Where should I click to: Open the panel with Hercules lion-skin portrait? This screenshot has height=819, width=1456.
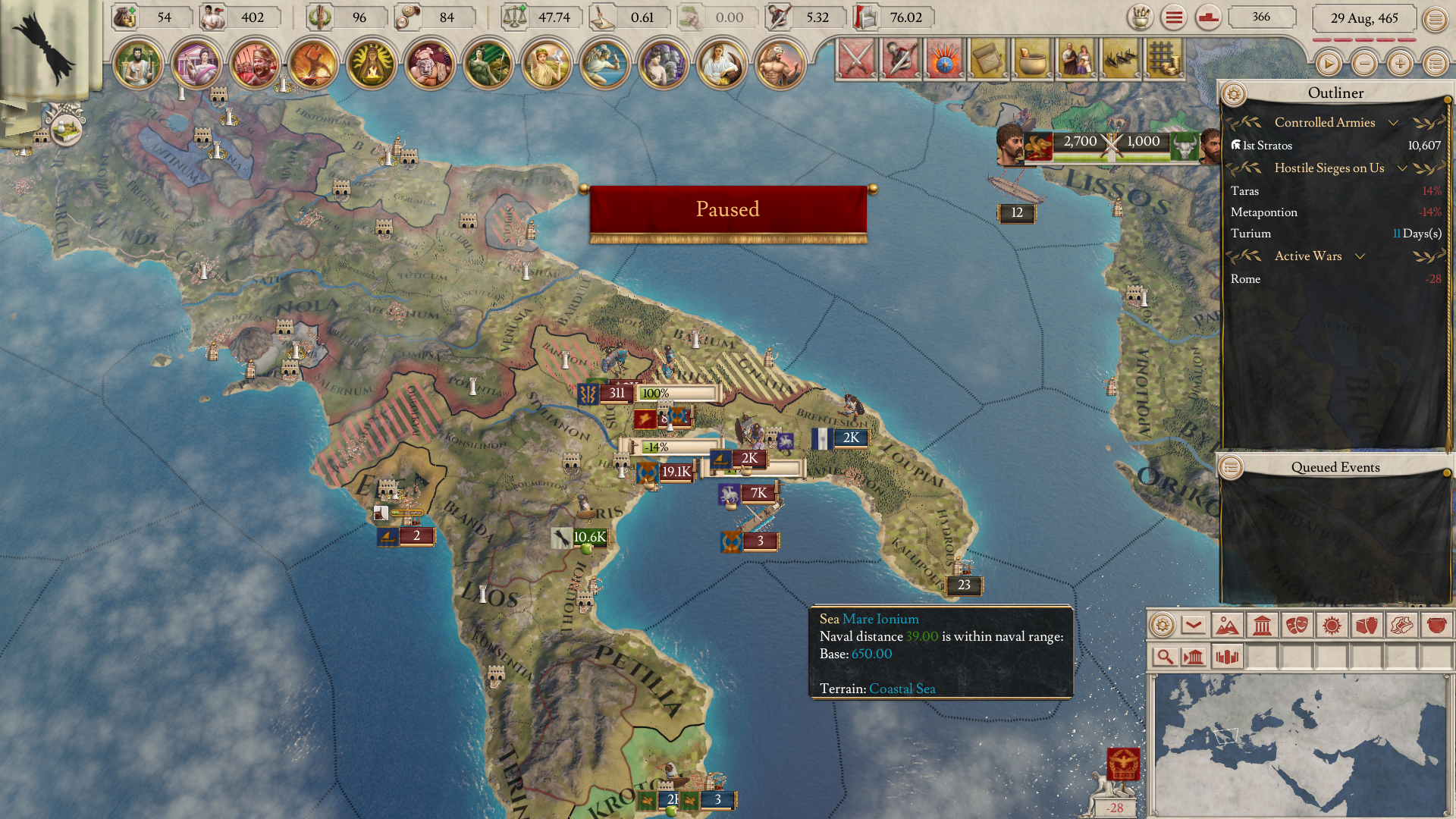coord(780,64)
